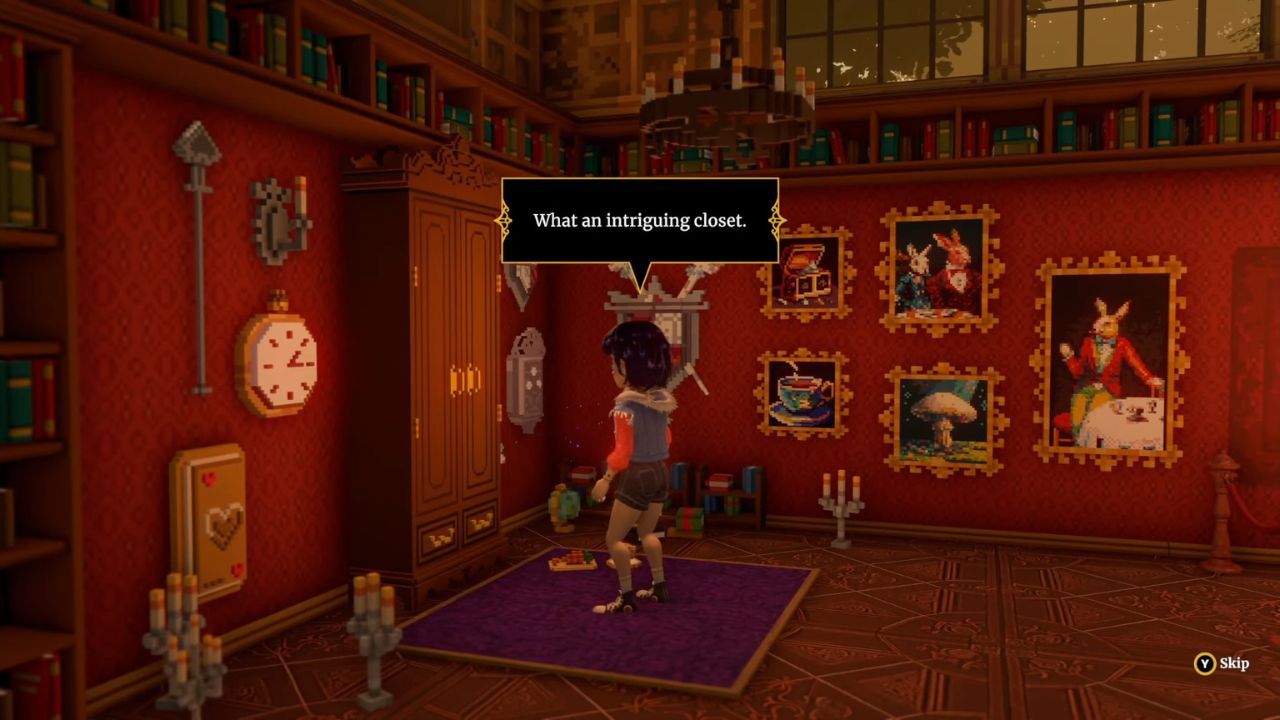Click the dialogue bubble text about the closet
The width and height of the screenshot is (1280, 720).
(640, 222)
